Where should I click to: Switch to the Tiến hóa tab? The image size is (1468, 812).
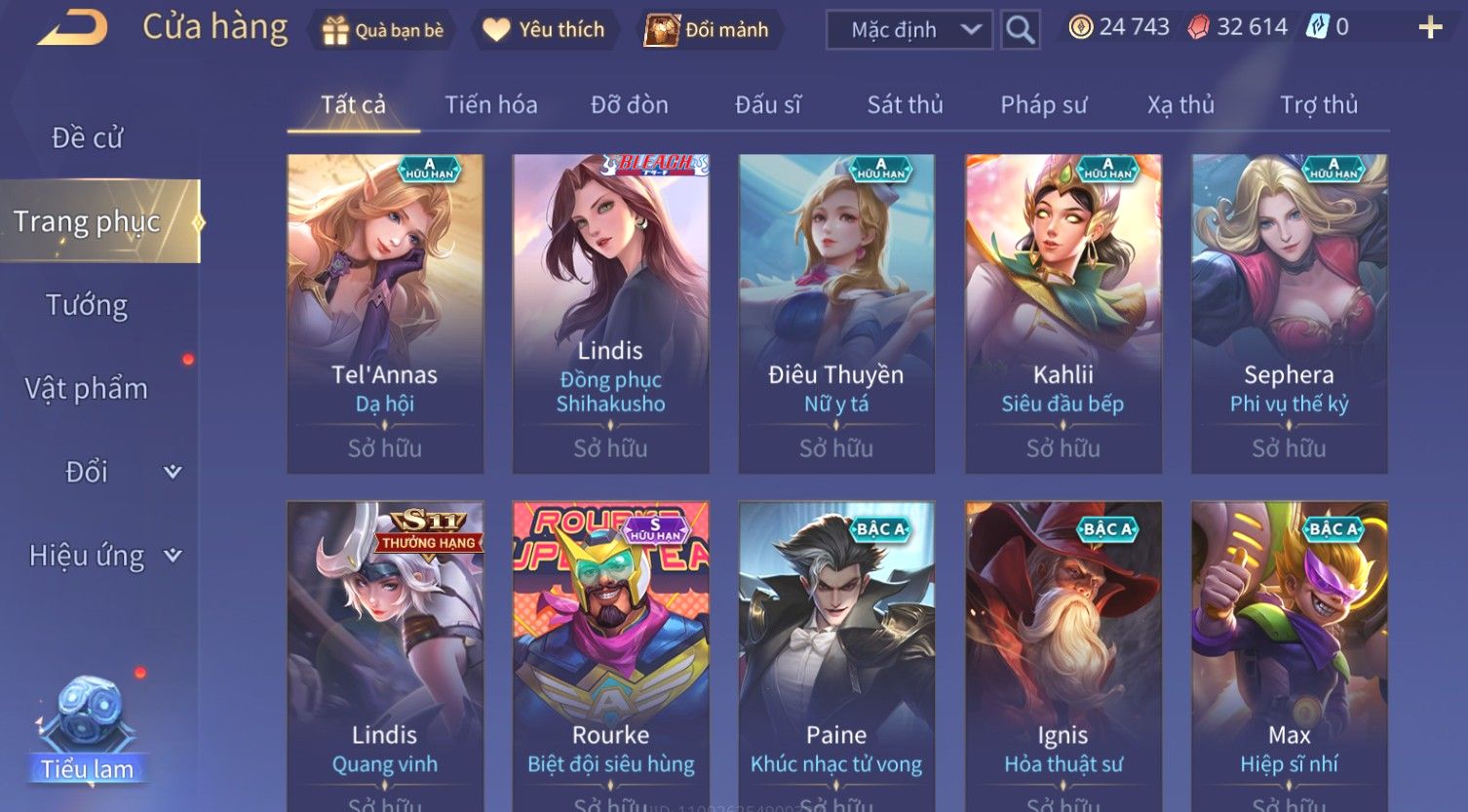pyautogui.click(x=490, y=104)
